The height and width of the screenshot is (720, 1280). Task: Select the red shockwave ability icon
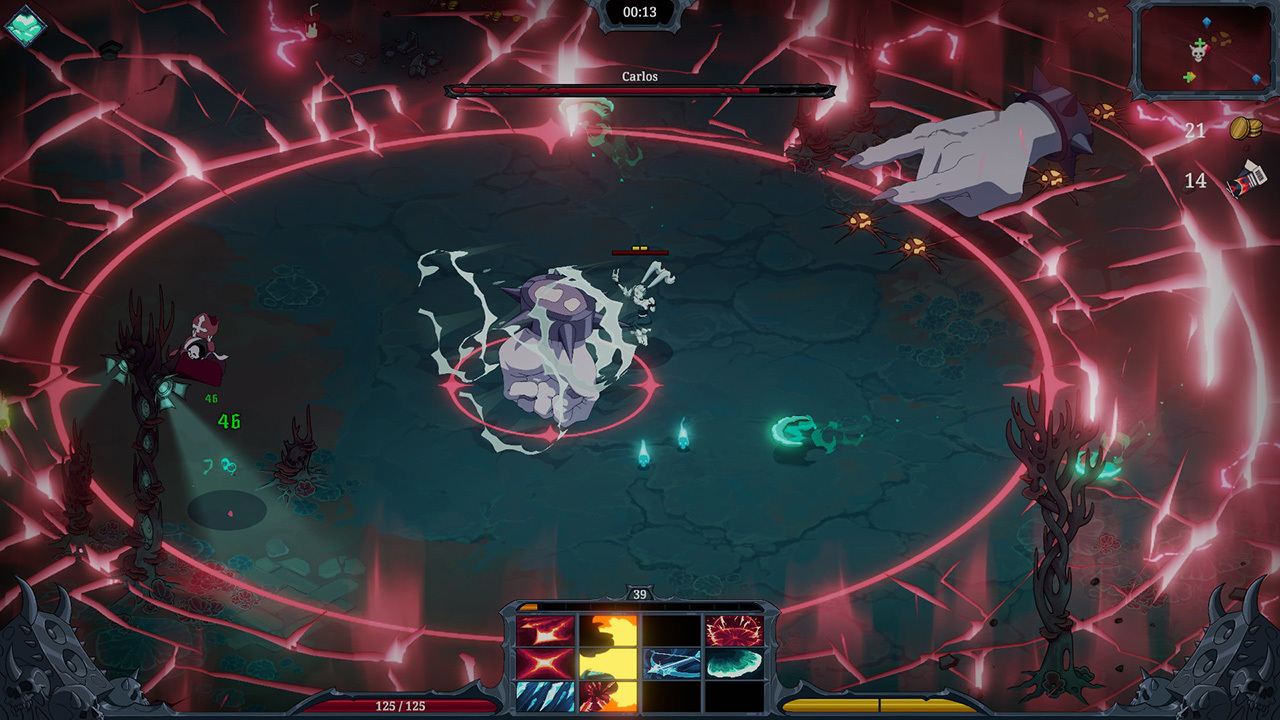(x=544, y=630)
